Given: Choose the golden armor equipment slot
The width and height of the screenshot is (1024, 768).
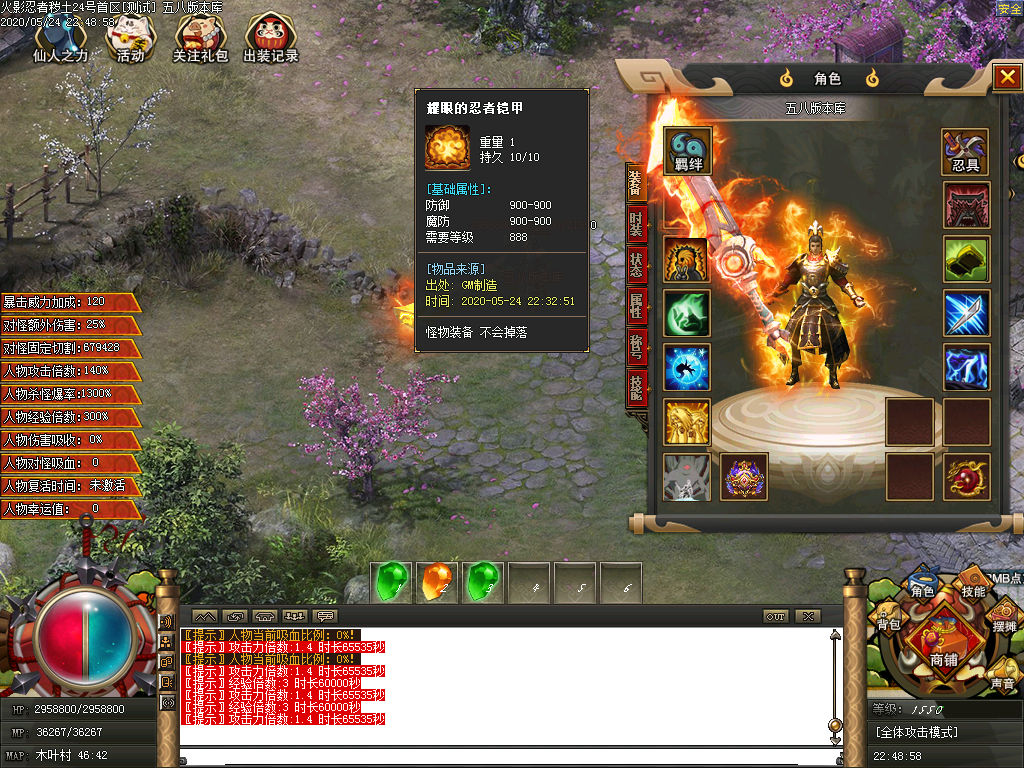Looking at the screenshot, I should pyautogui.click(x=687, y=421).
